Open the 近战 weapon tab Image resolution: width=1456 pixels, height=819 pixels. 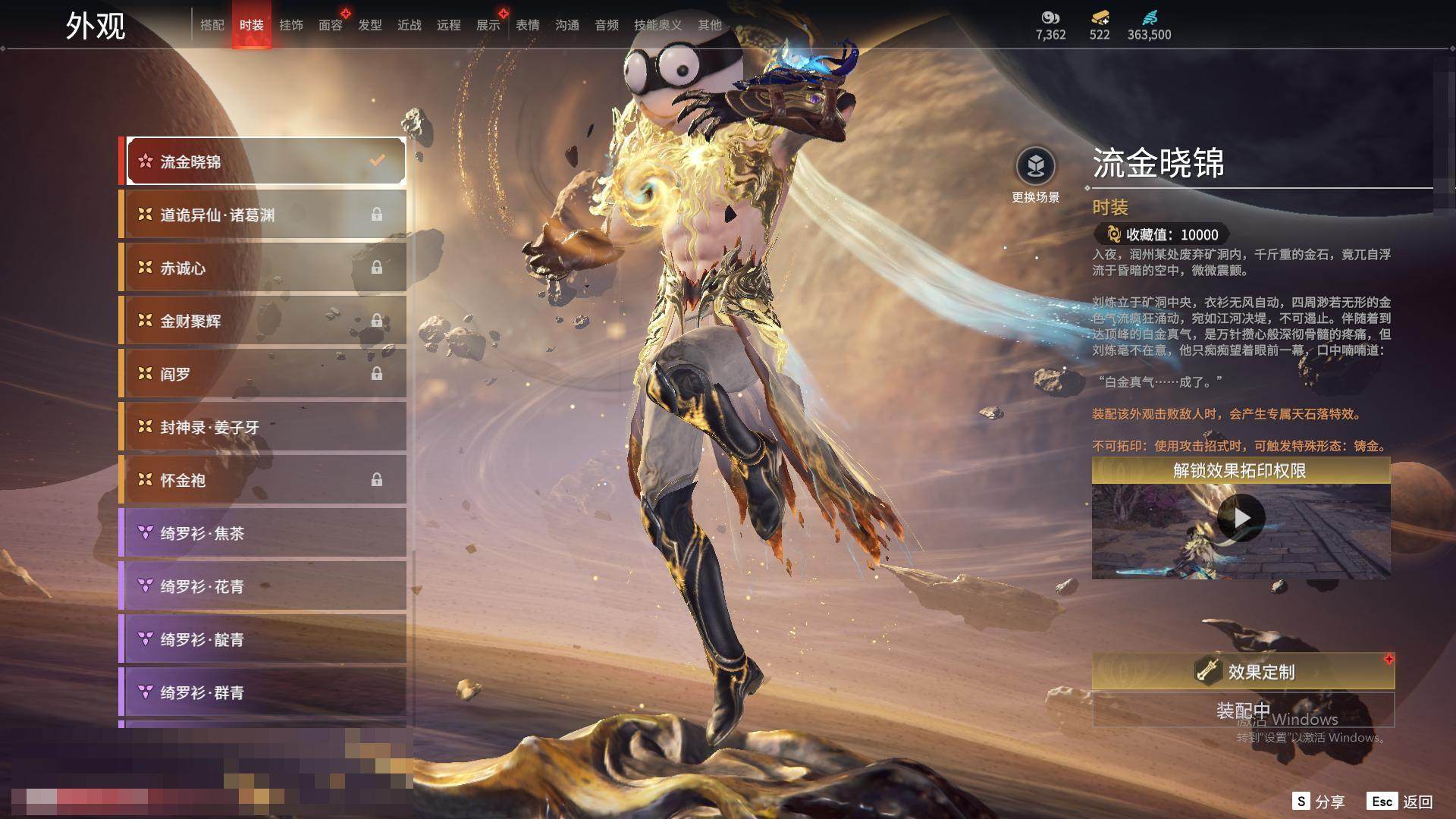click(409, 25)
